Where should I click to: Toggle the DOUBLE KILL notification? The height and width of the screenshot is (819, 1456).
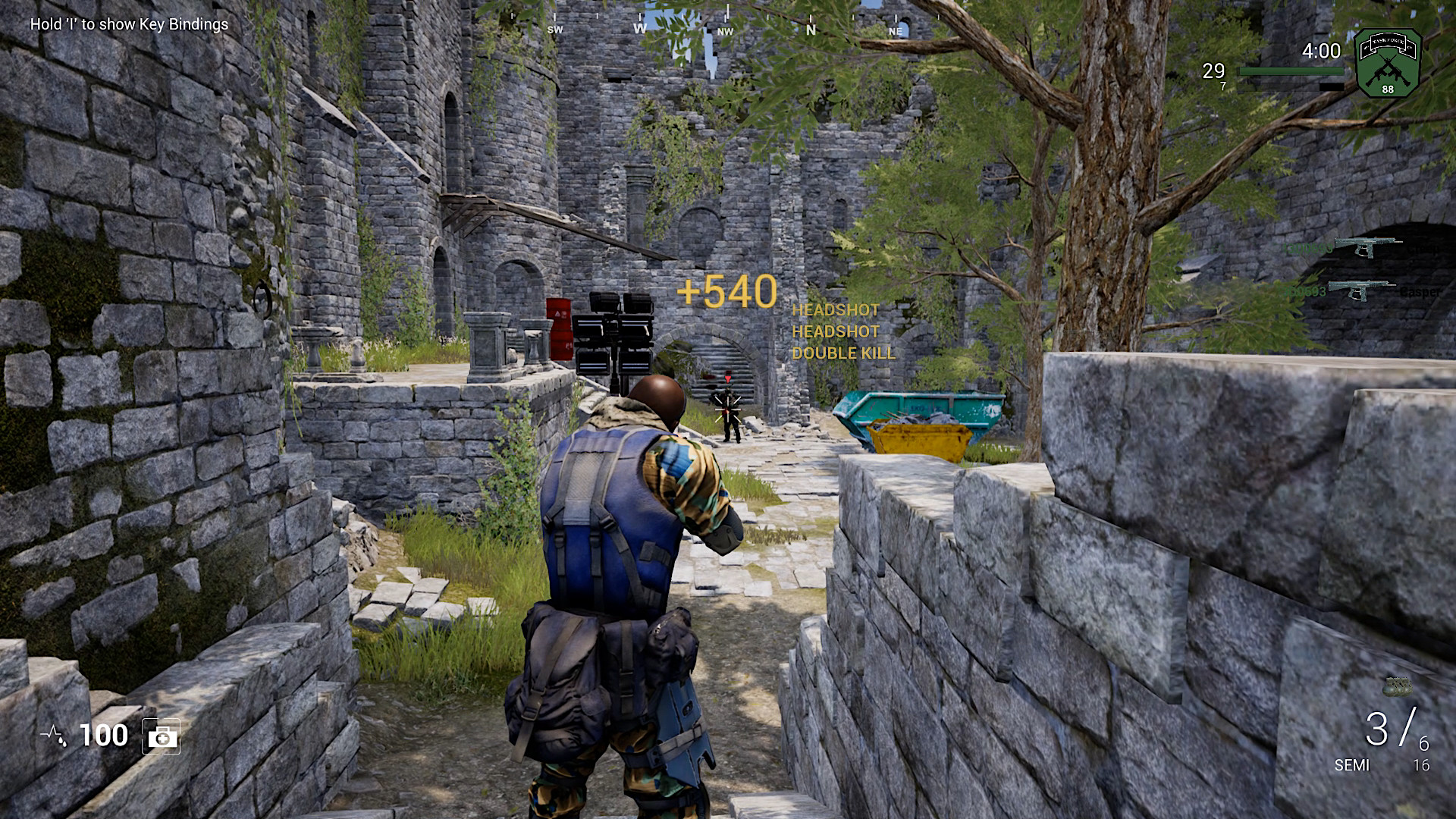tap(843, 353)
